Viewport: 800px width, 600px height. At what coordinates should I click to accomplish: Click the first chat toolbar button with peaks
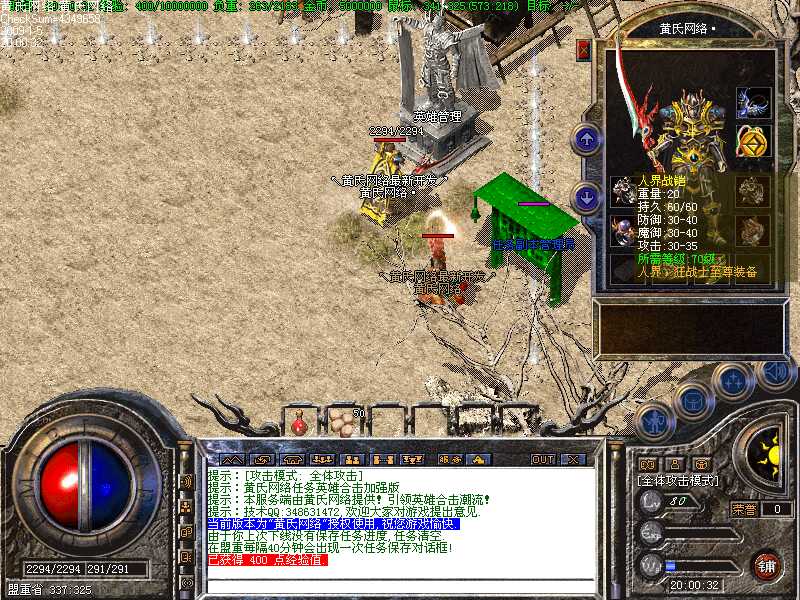pos(231,459)
